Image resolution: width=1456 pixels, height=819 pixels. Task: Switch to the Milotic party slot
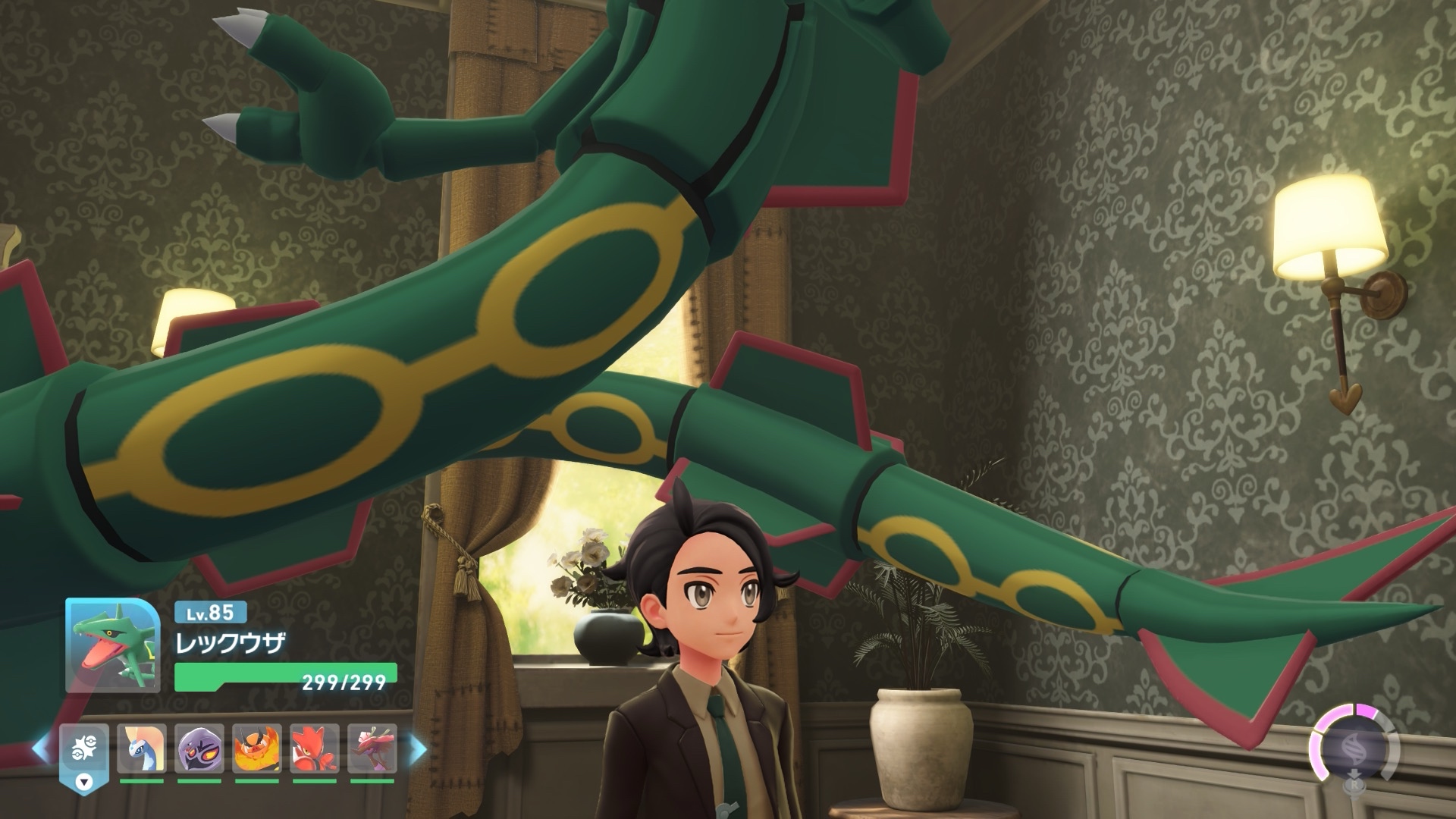[142, 749]
